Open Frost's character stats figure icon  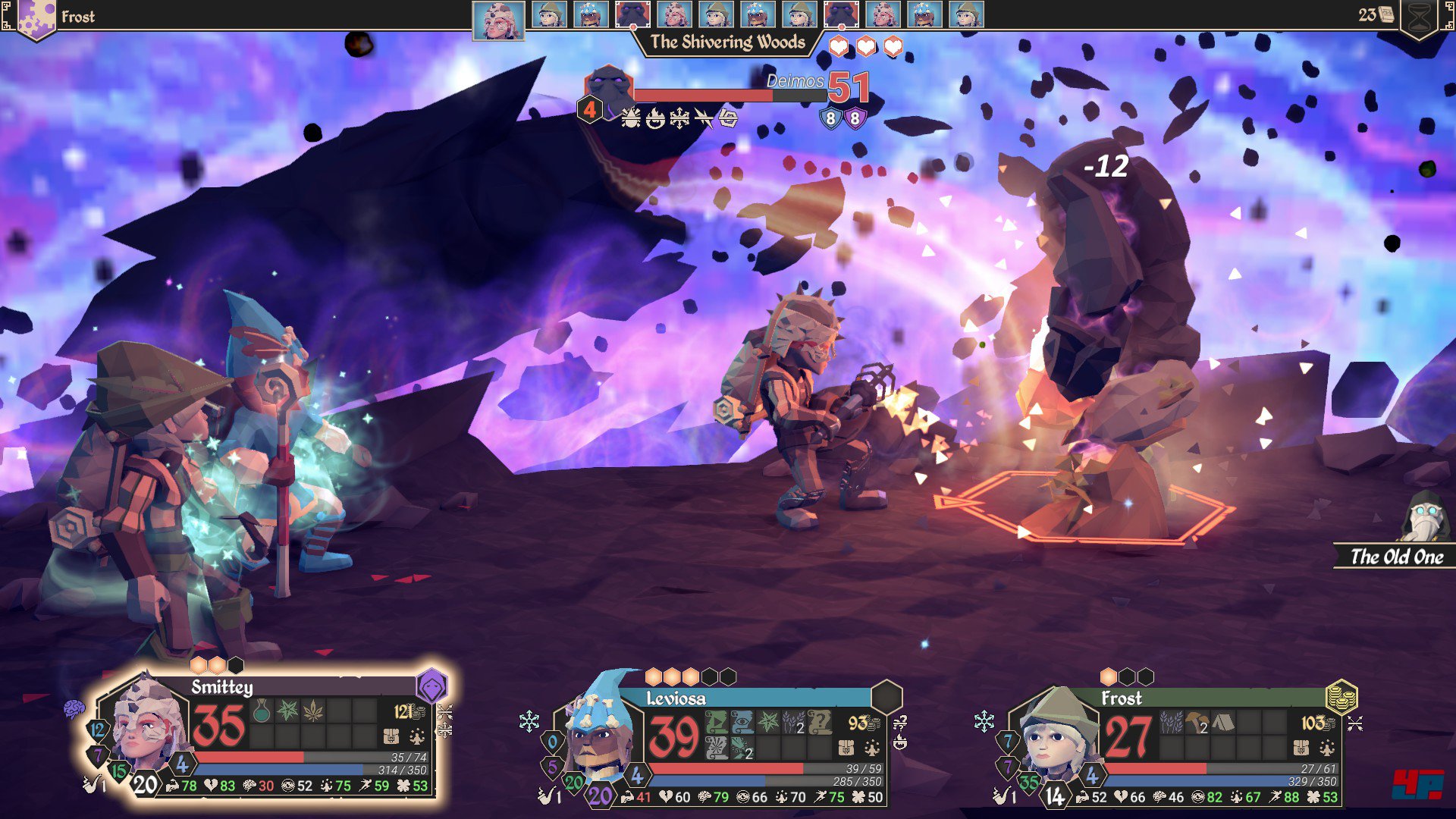pyautogui.click(x=1327, y=748)
